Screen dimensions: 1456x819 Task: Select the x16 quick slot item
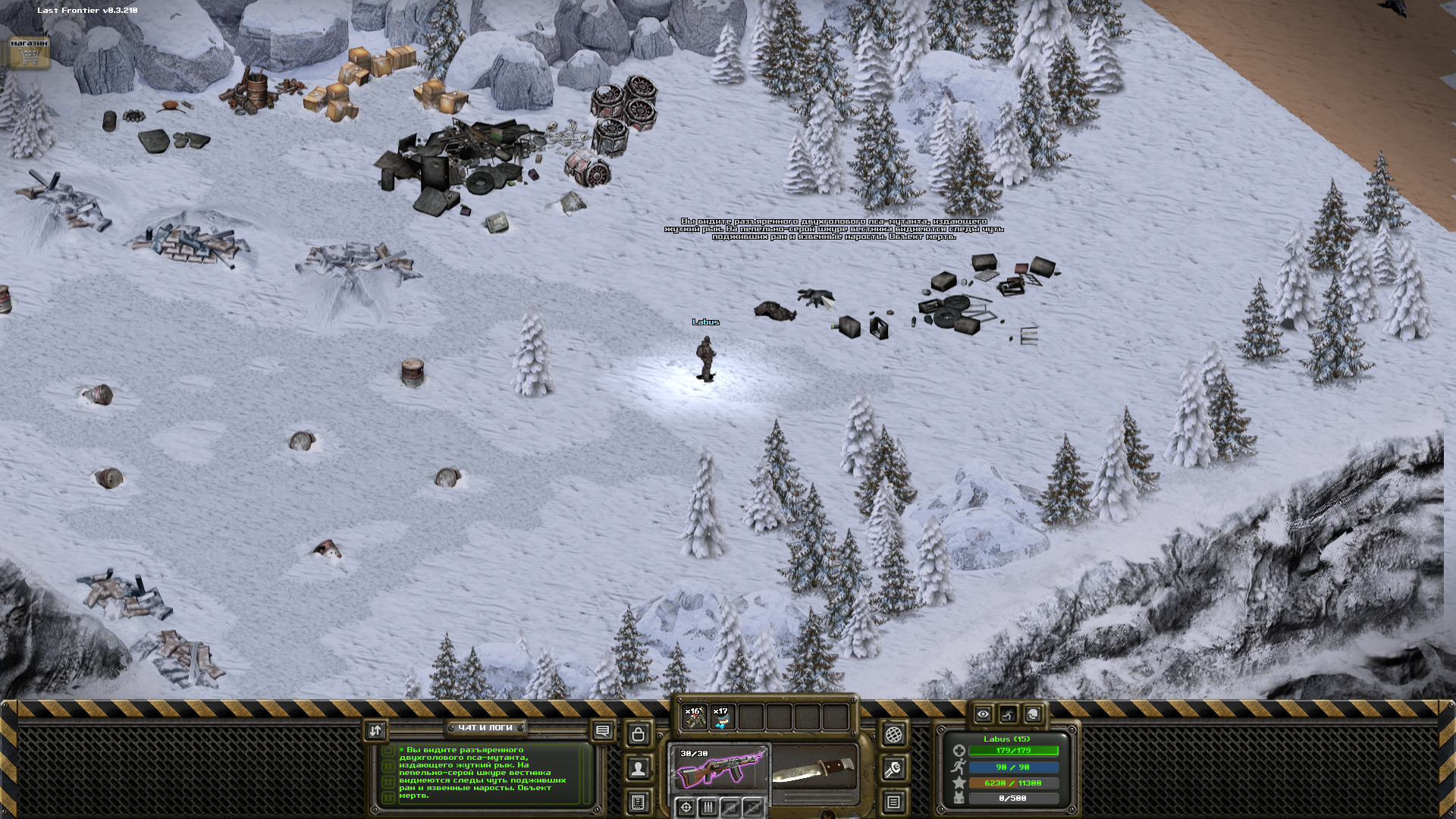[694, 717]
